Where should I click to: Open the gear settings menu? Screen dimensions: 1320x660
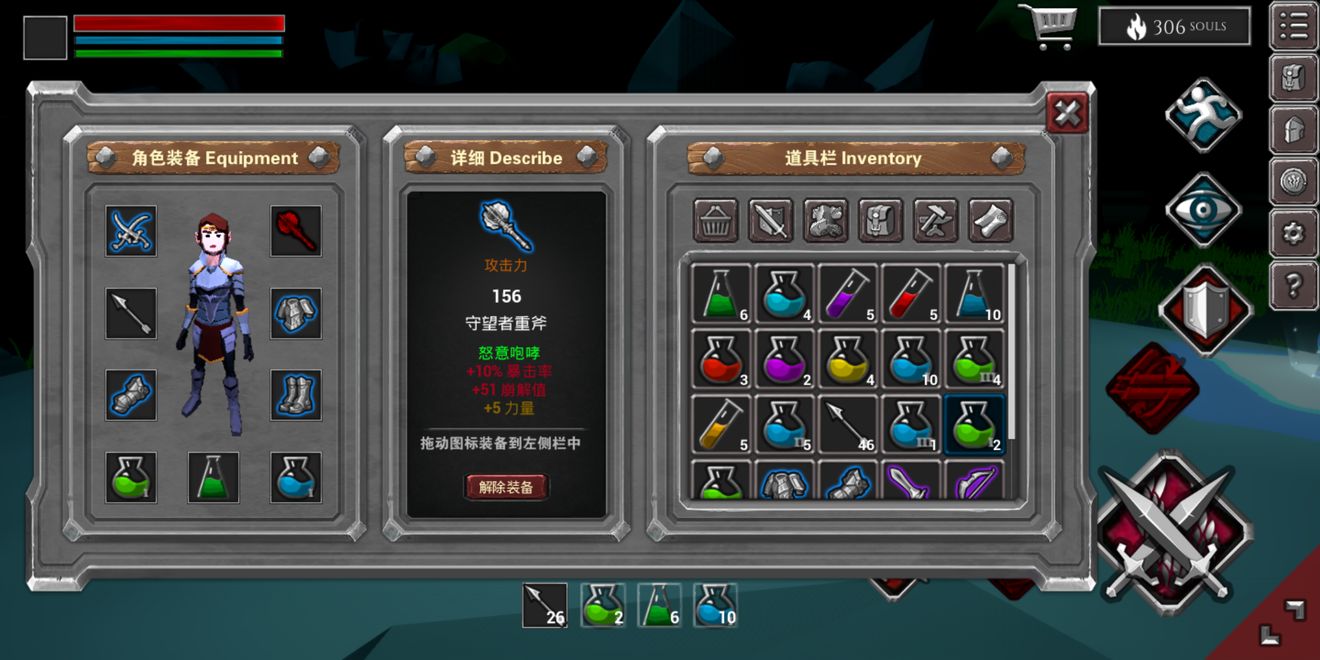[x=1293, y=234]
